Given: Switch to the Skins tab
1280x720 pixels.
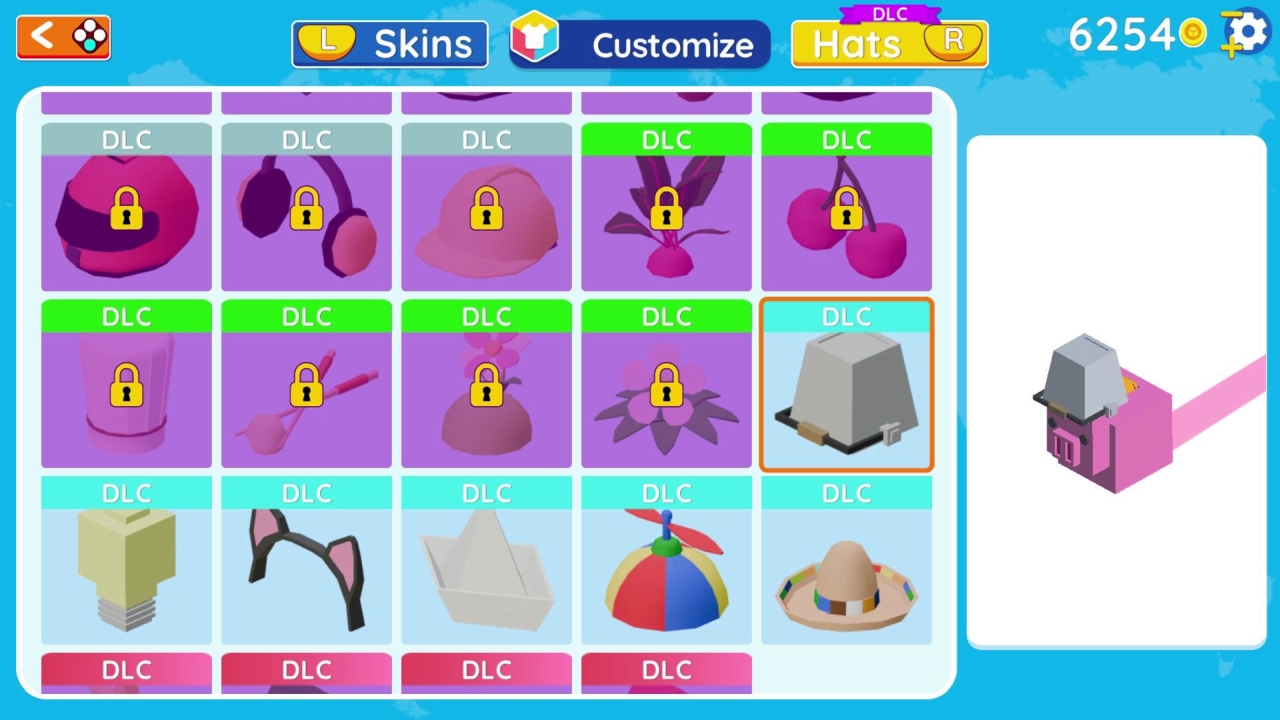Looking at the screenshot, I should [389, 43].
